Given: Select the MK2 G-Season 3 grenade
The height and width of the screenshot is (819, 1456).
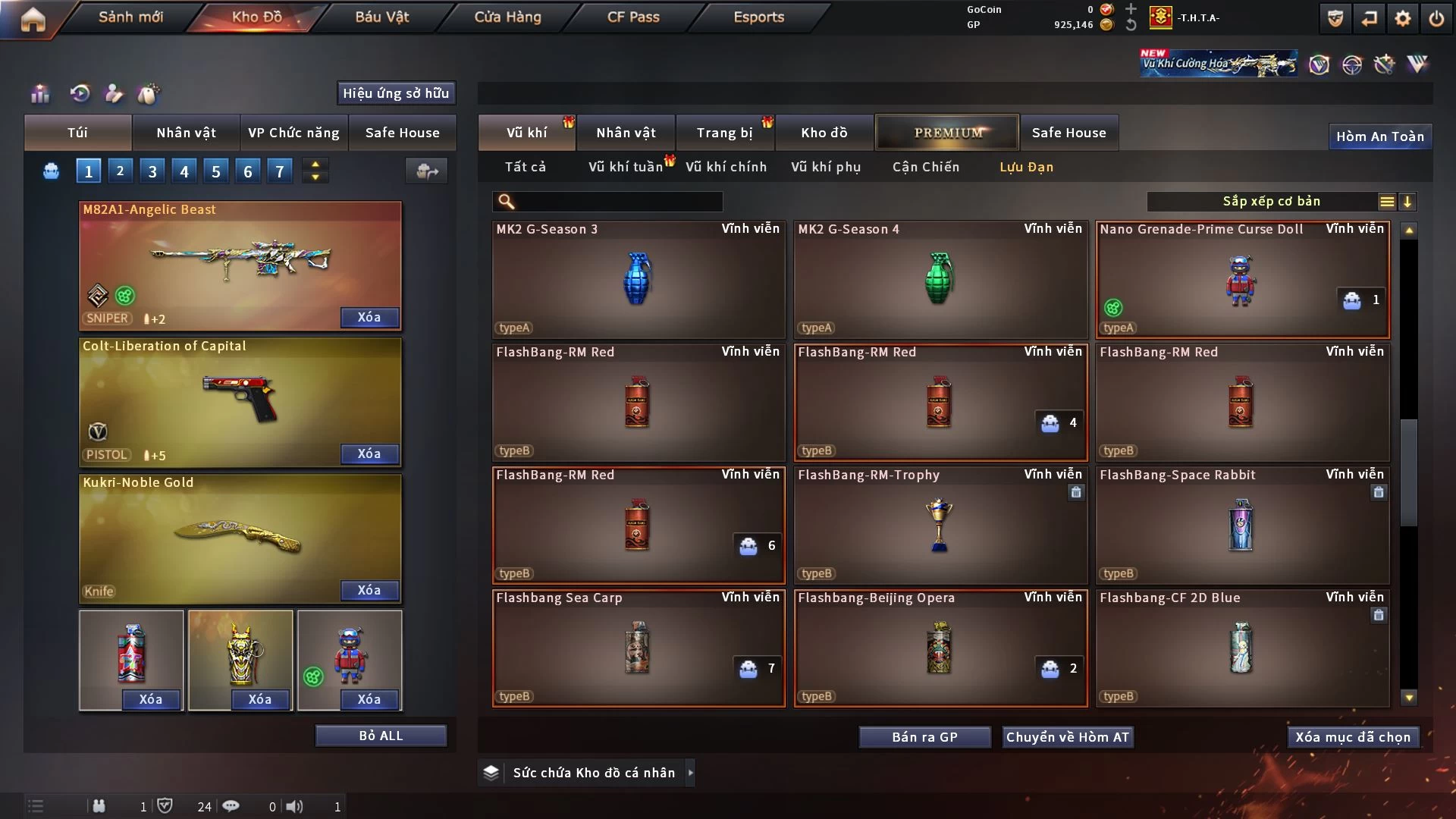Looking at the screenshot, I should tap(638, 279).
